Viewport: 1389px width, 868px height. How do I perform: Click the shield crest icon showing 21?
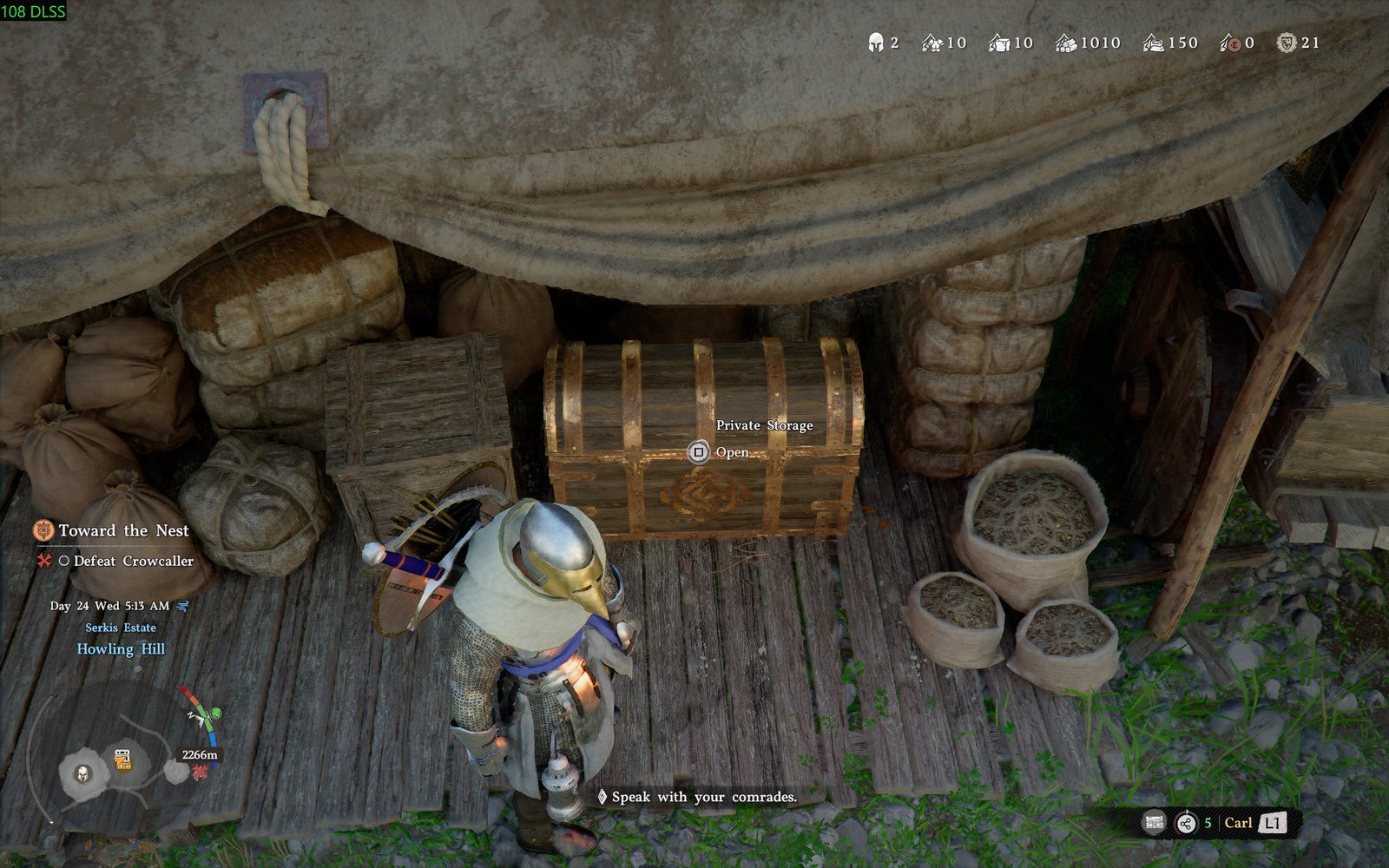[1286, 41]
